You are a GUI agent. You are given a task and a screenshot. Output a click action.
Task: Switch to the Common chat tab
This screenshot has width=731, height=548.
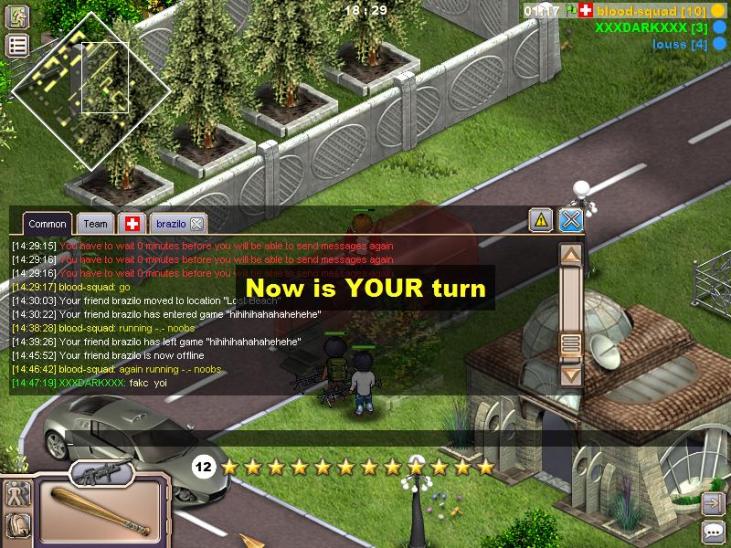(47, 224)
